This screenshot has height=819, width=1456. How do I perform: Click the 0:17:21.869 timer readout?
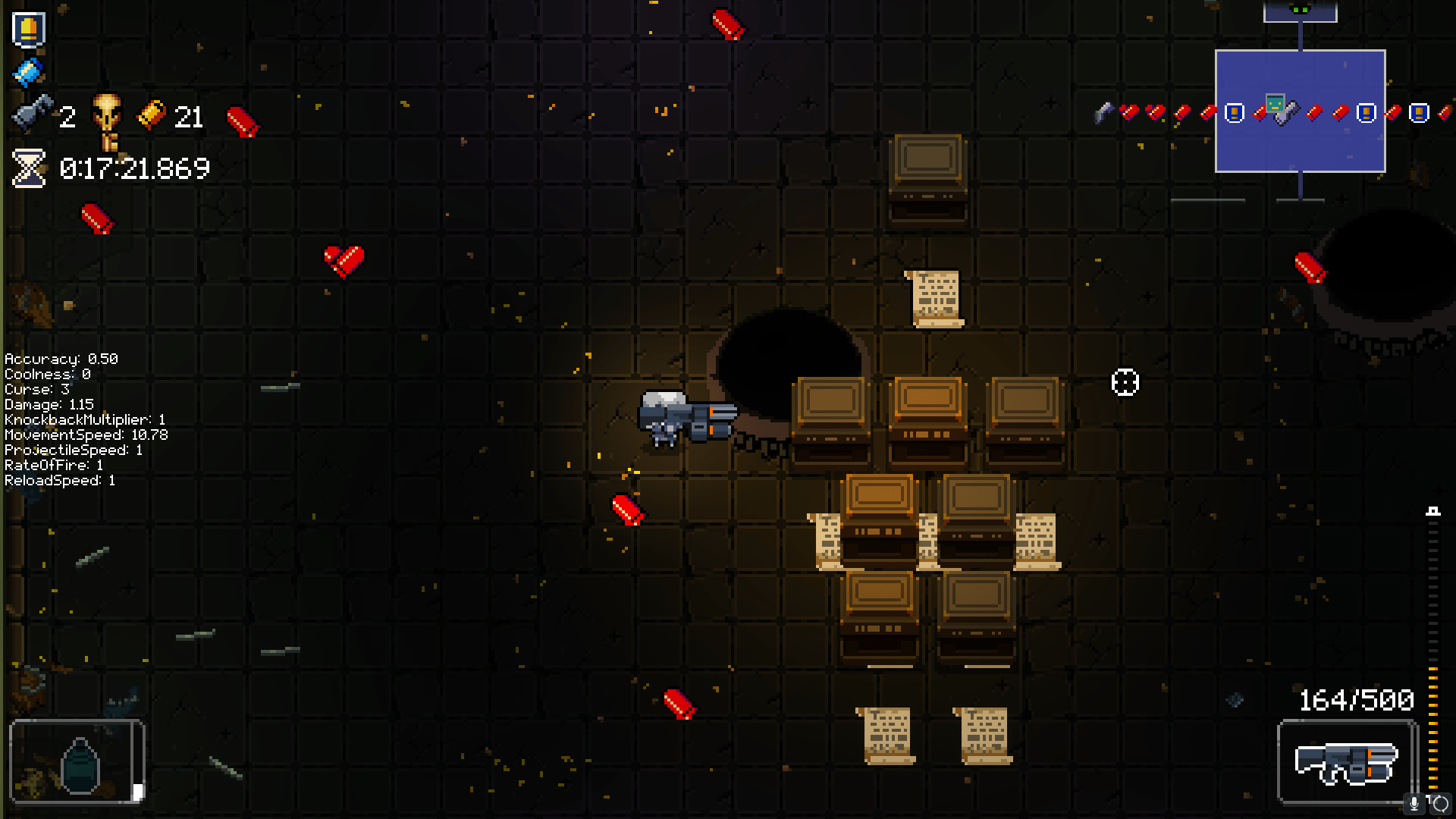134,168
